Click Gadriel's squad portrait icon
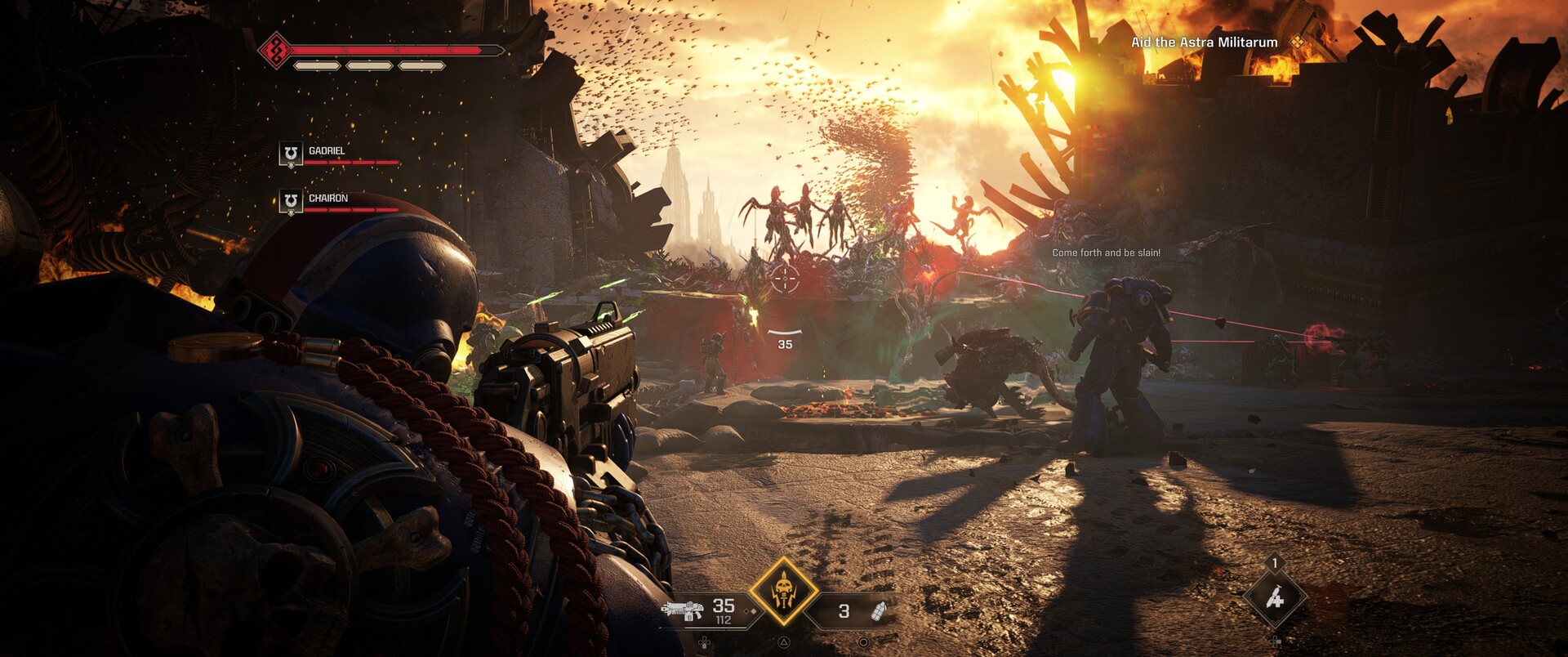1568x657 pixels. (291, 154)
